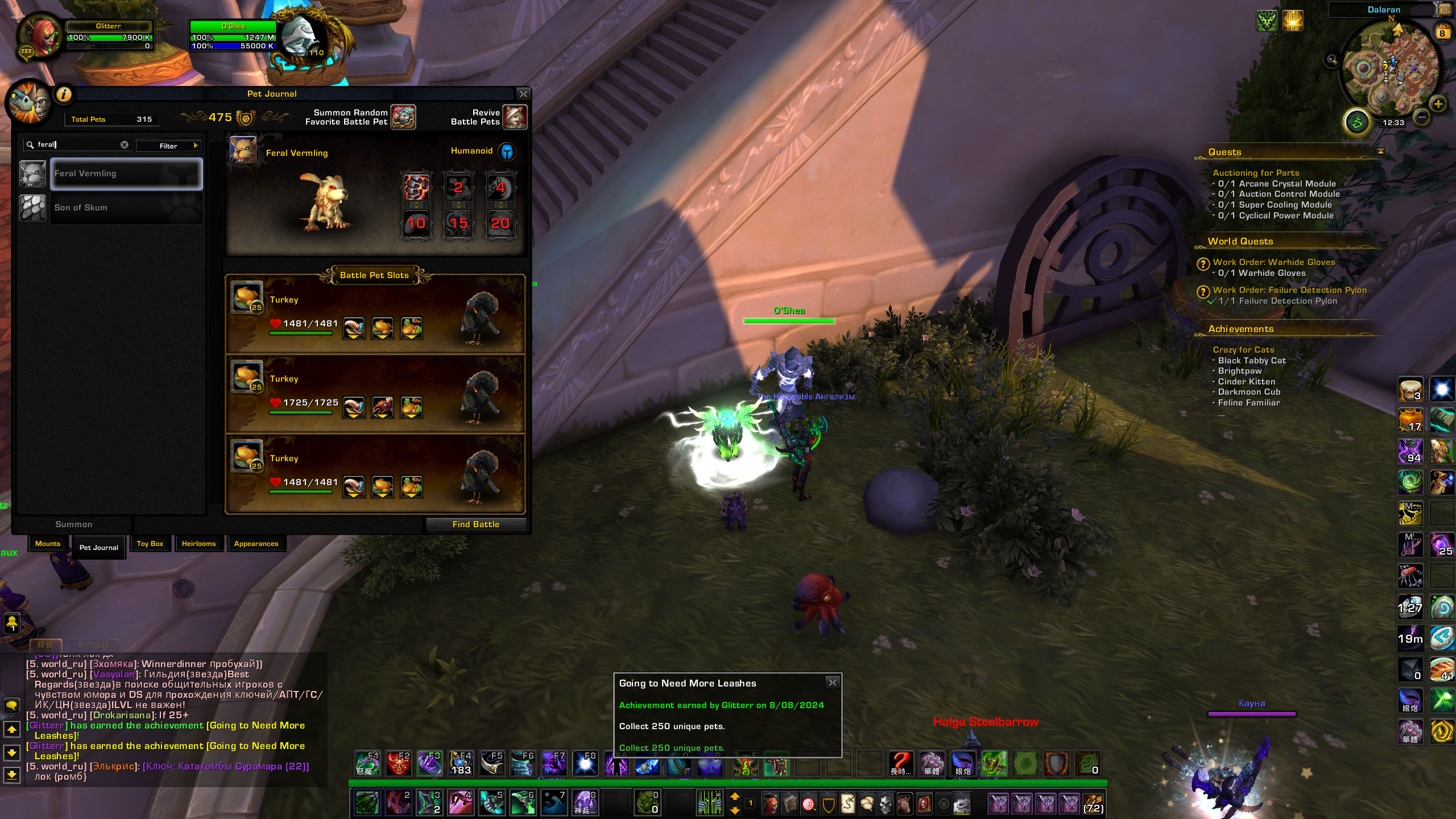Screen dimensions: 1456x819
Task: Close the Pet Journal window
Action: [x=523, y=94]
